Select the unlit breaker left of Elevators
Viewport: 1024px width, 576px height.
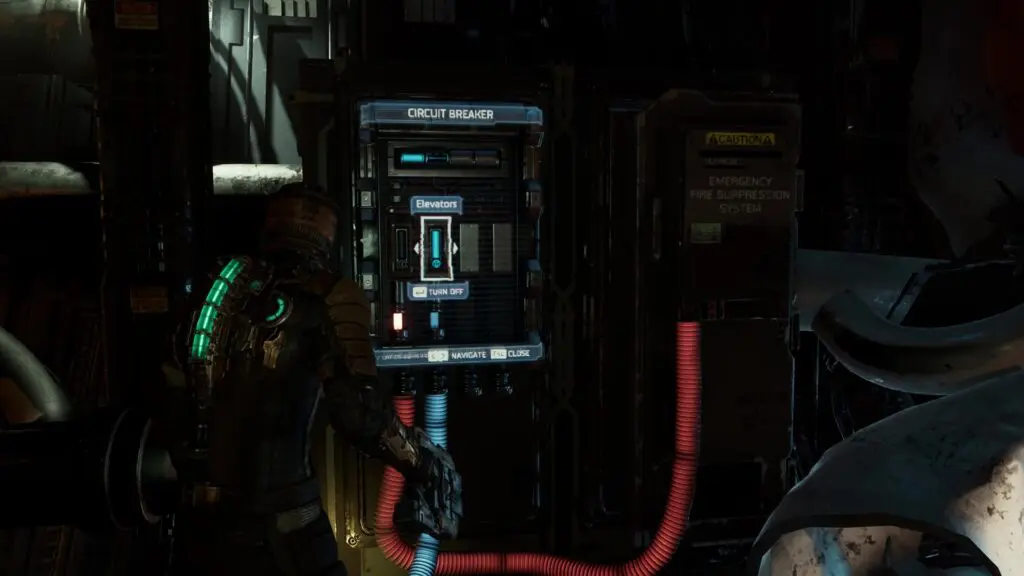[x=402, y=247]
